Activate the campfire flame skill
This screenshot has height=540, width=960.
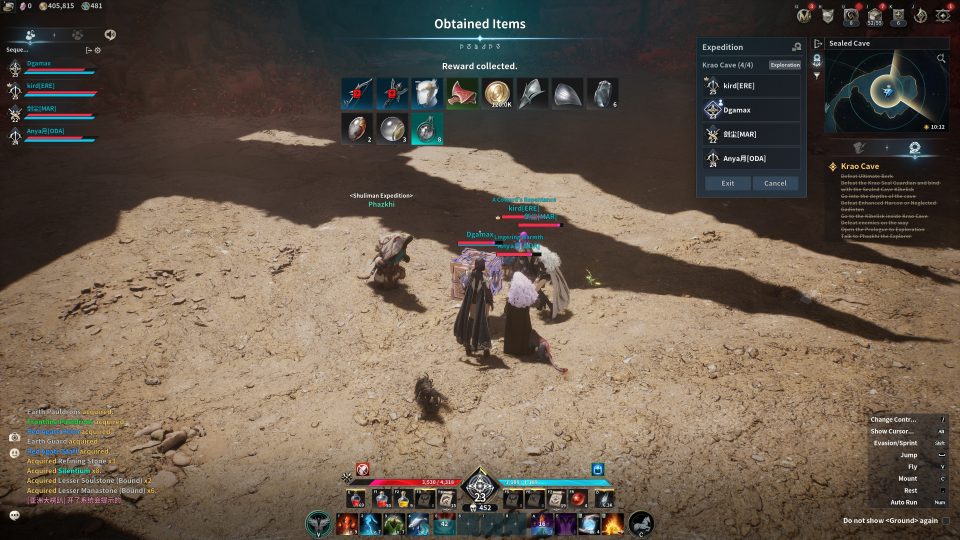(612, 522)
